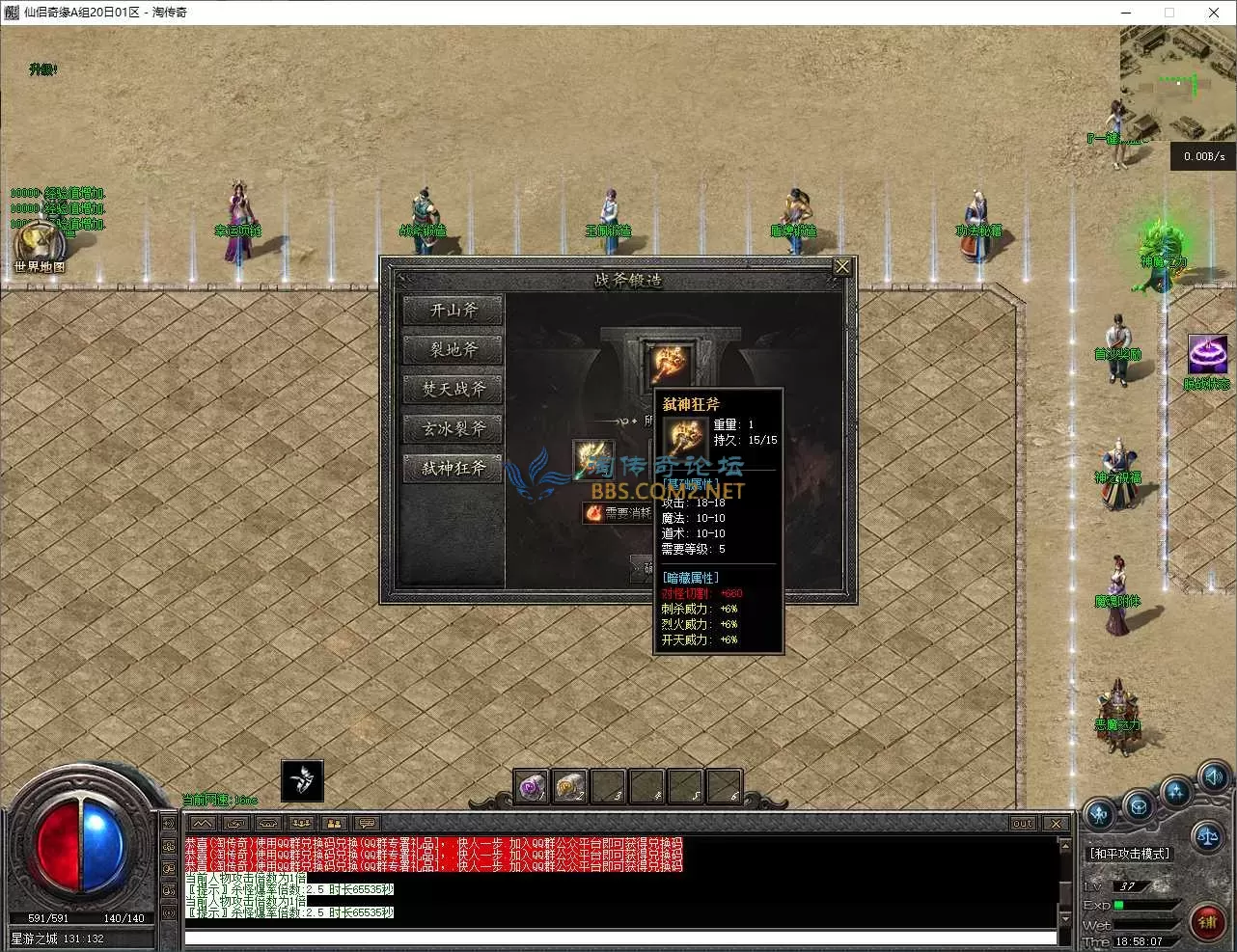Toggle sound with the speaker orb
The image size is (1237, 952).
pyautogui.click(x=1212, y=775)
